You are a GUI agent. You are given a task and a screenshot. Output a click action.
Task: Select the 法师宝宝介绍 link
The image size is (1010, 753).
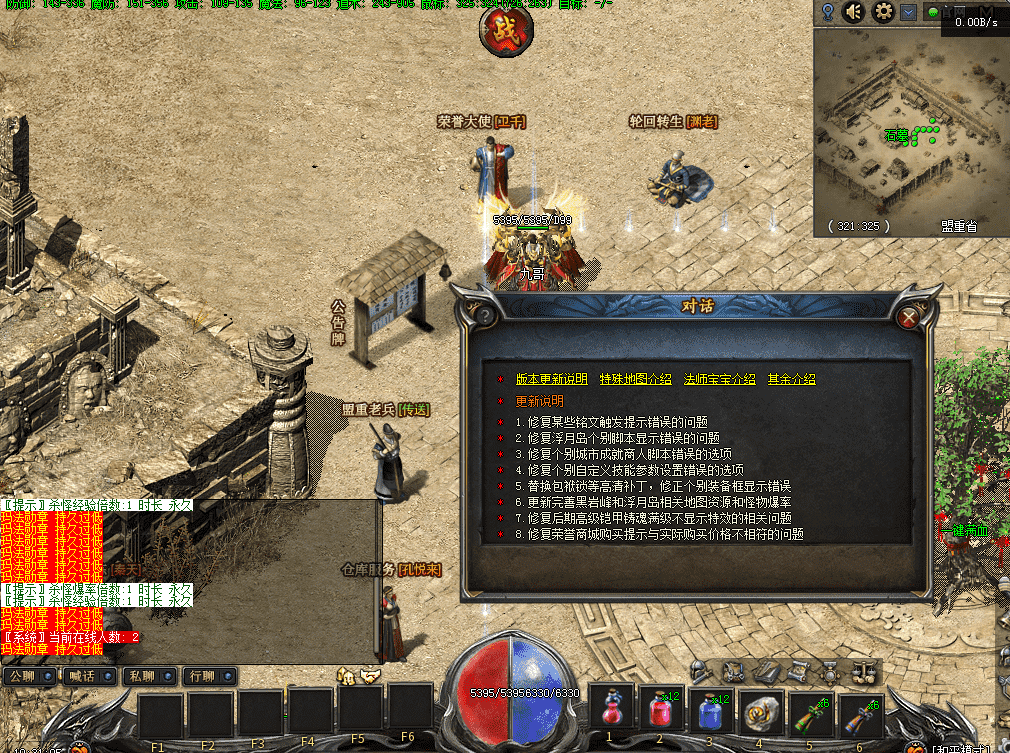pos(719,380)
